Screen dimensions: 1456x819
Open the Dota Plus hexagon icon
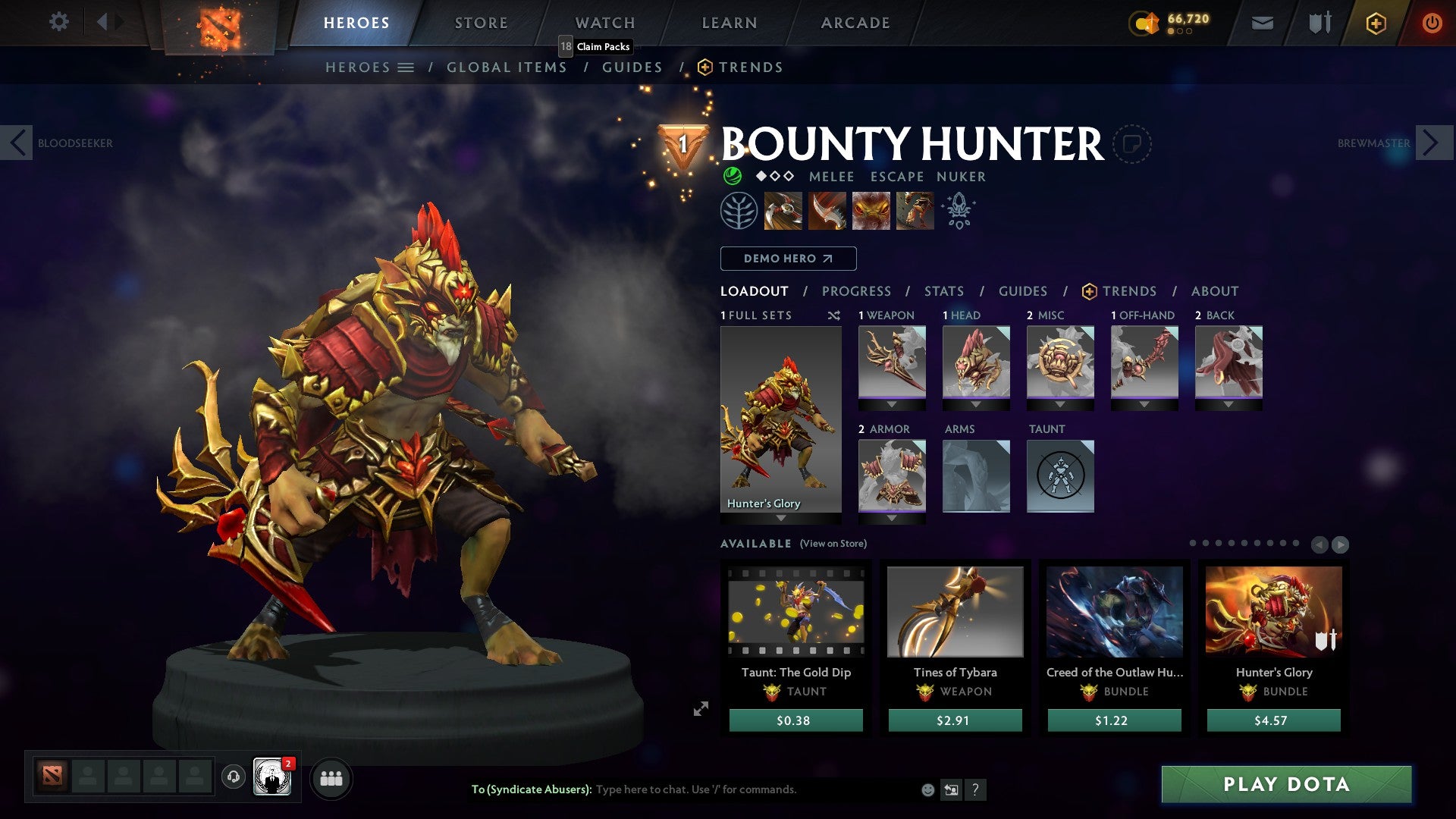pyautogui.click(x=1376, y=24)
